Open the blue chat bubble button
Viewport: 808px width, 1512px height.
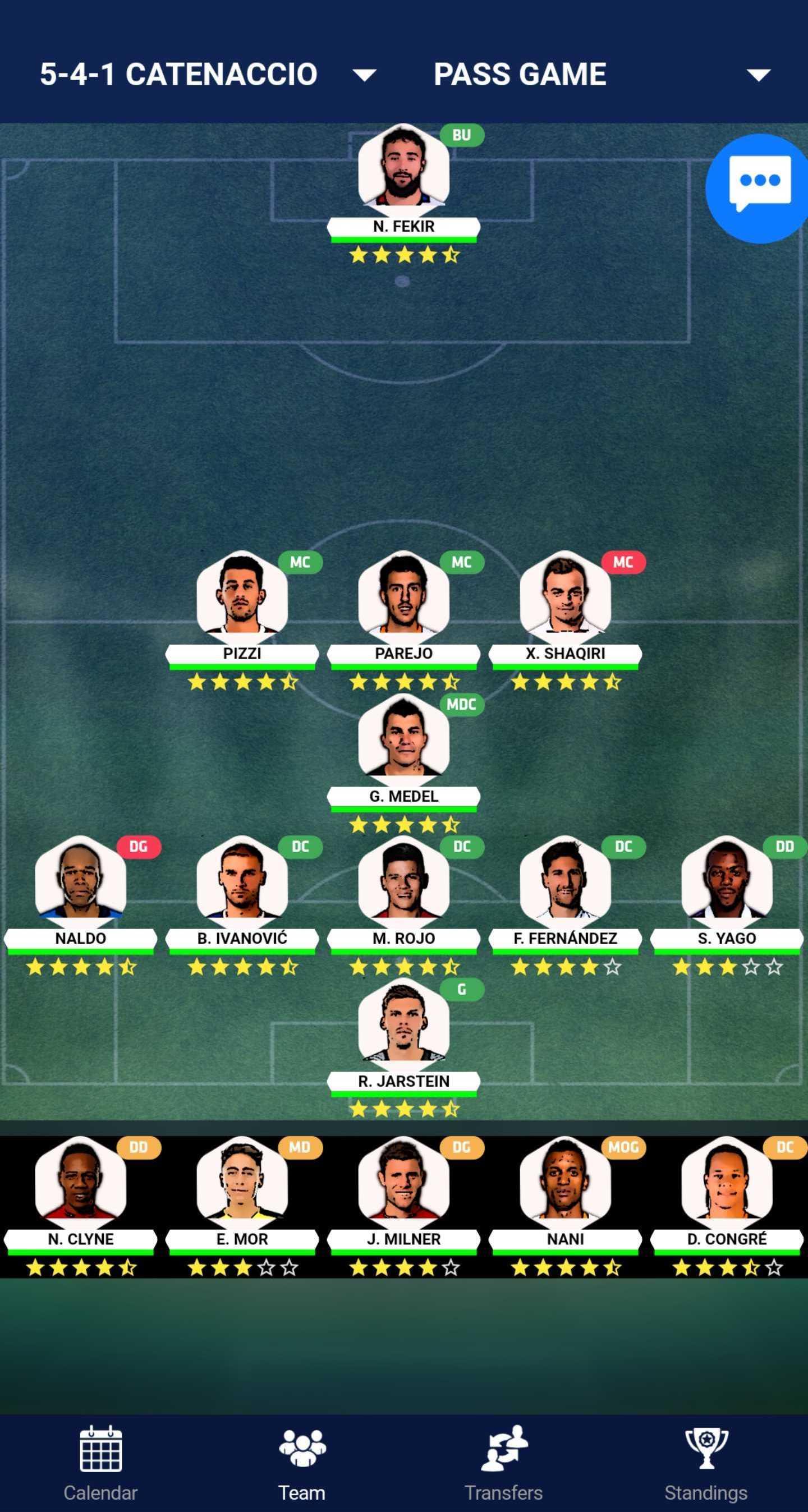(759, 187)
